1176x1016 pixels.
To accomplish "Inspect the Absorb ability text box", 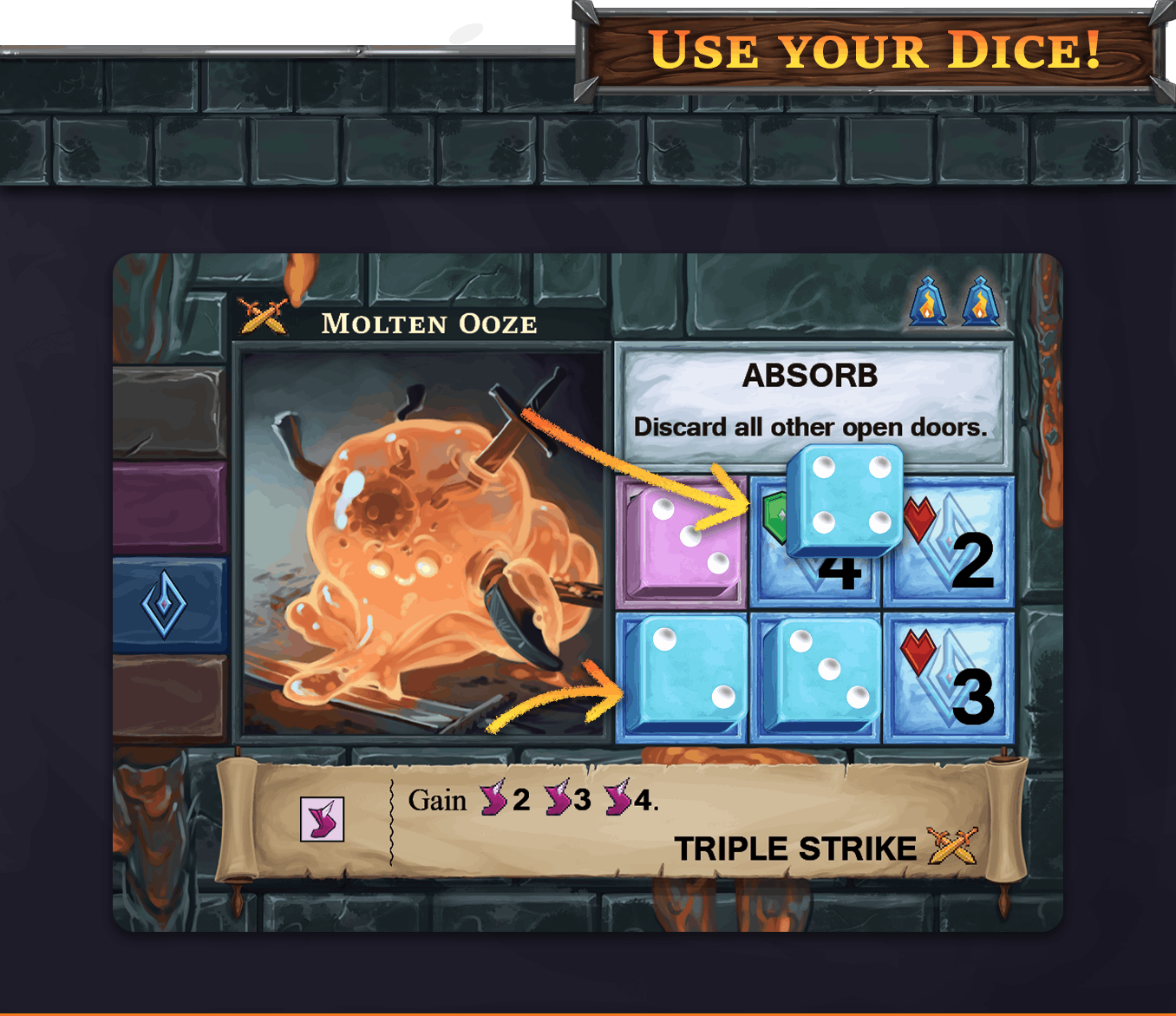I will (813, 402).
